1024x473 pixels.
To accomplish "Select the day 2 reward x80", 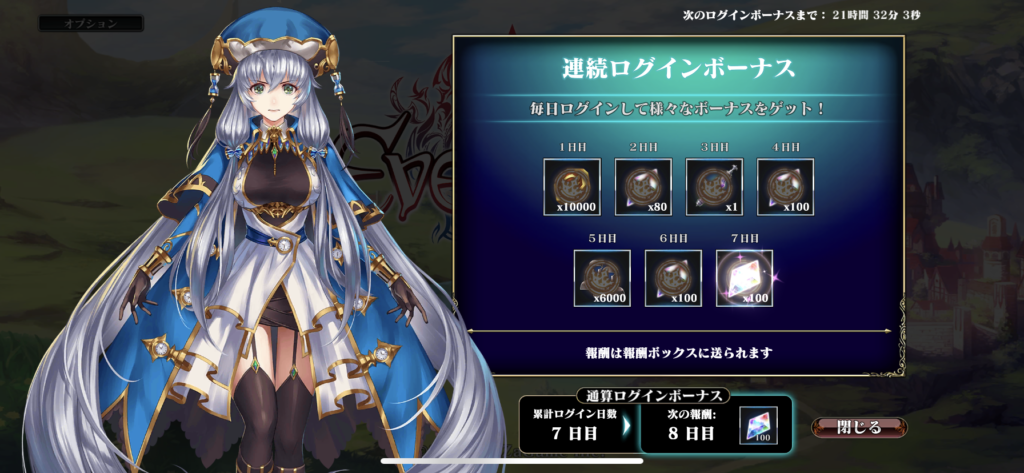I will click(x=643, y=187).
